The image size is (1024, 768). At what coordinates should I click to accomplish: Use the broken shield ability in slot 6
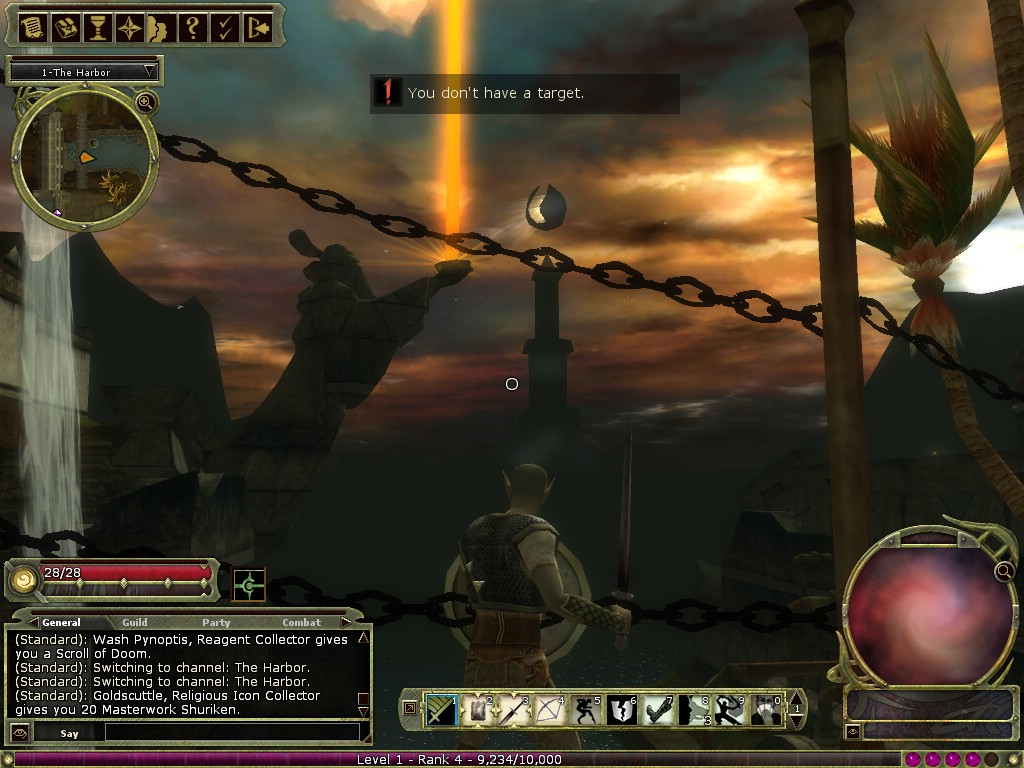(620, 710)
